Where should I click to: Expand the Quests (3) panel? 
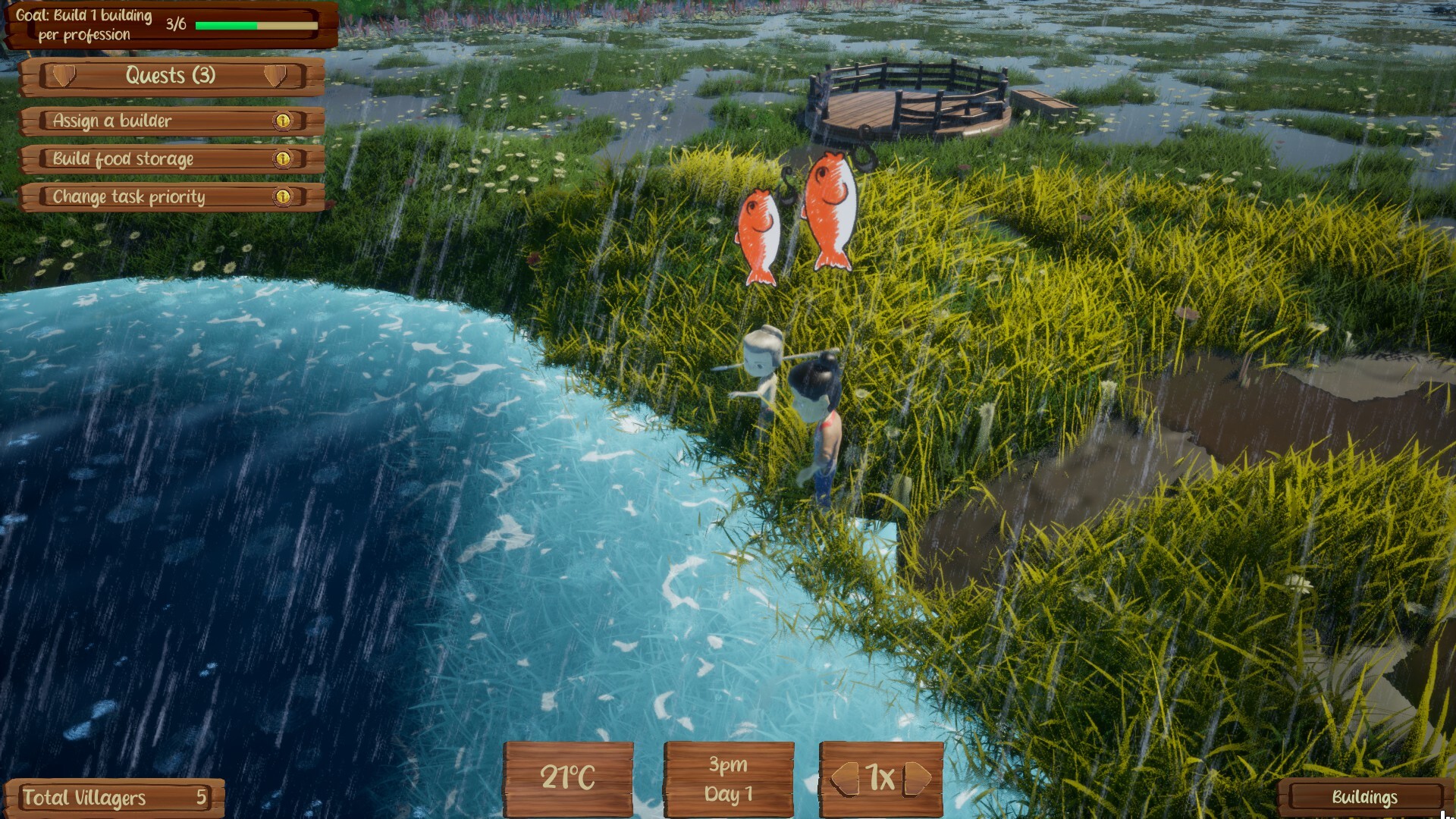pyautogui.click(x=170, y=76)
